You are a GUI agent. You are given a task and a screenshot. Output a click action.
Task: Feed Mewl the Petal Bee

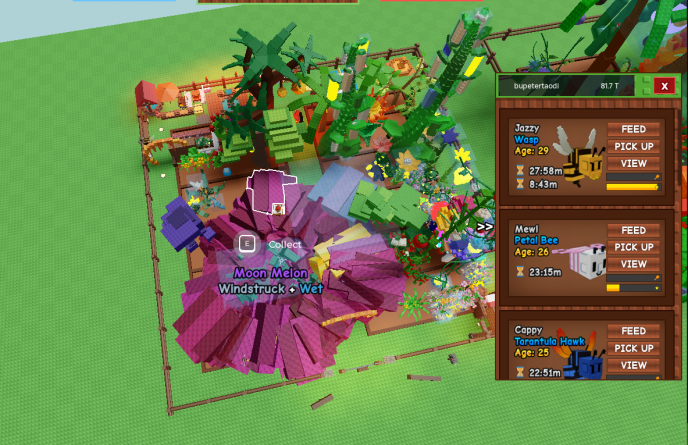tap(633, 230)
